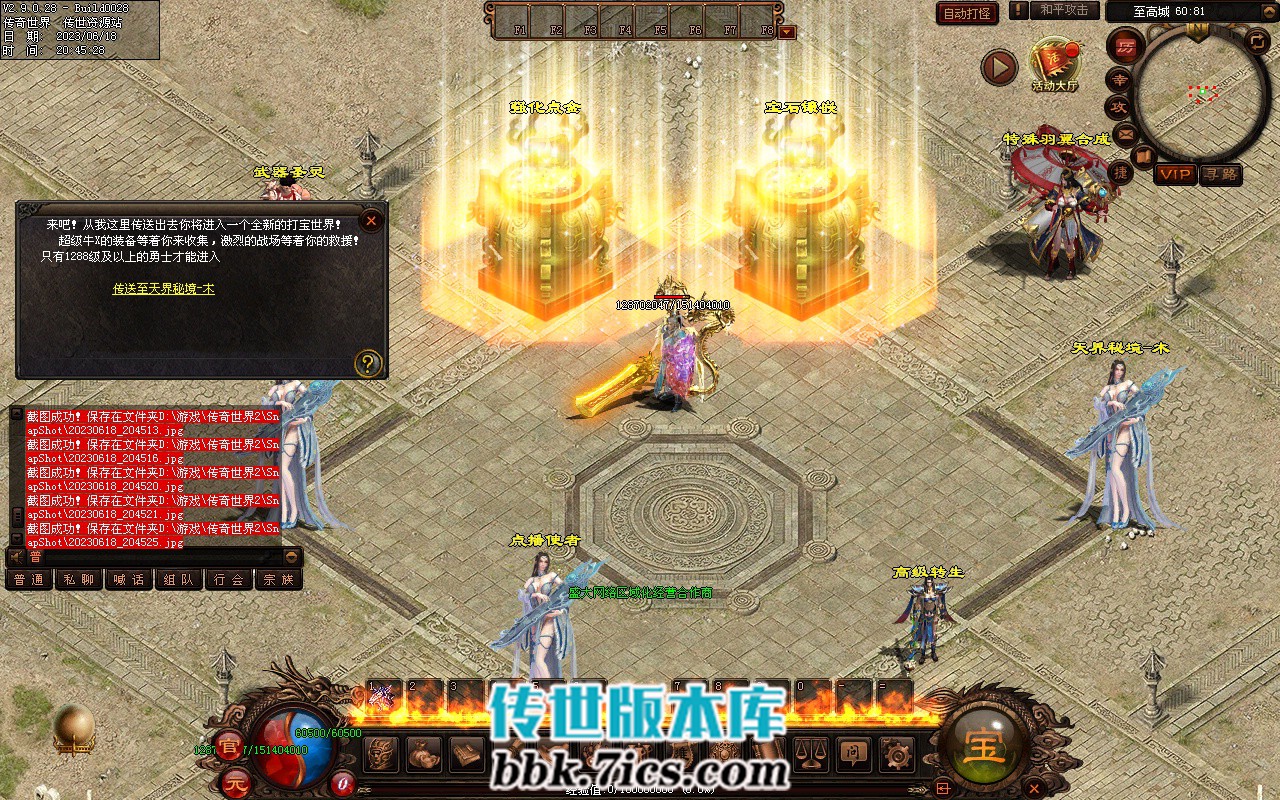Switch to the 组队 team chat tab

(x=178, y=580)
